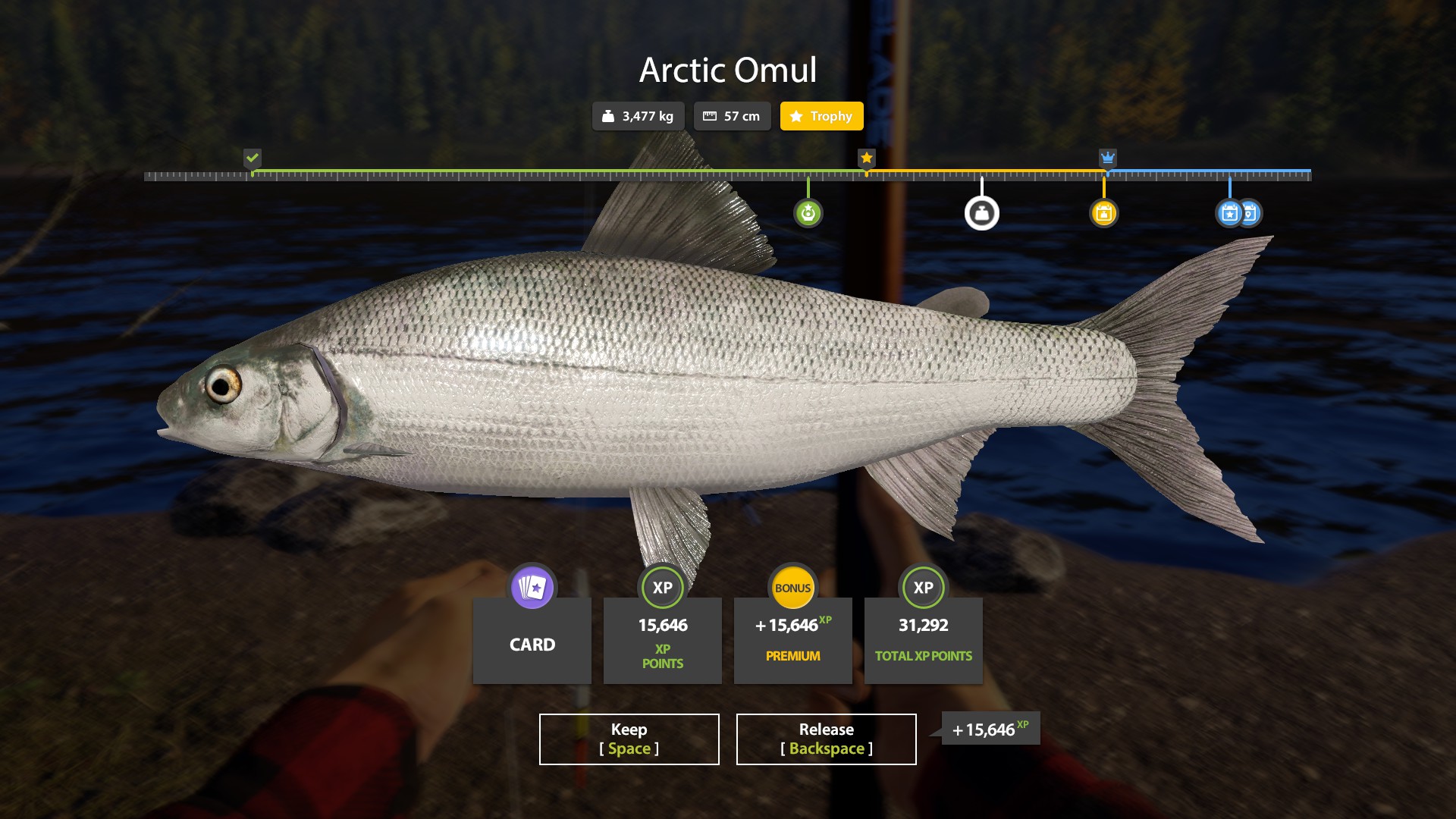Click the yellow BONUS premium icon
The image size is (1456, 819).
[x=792, y=588]
